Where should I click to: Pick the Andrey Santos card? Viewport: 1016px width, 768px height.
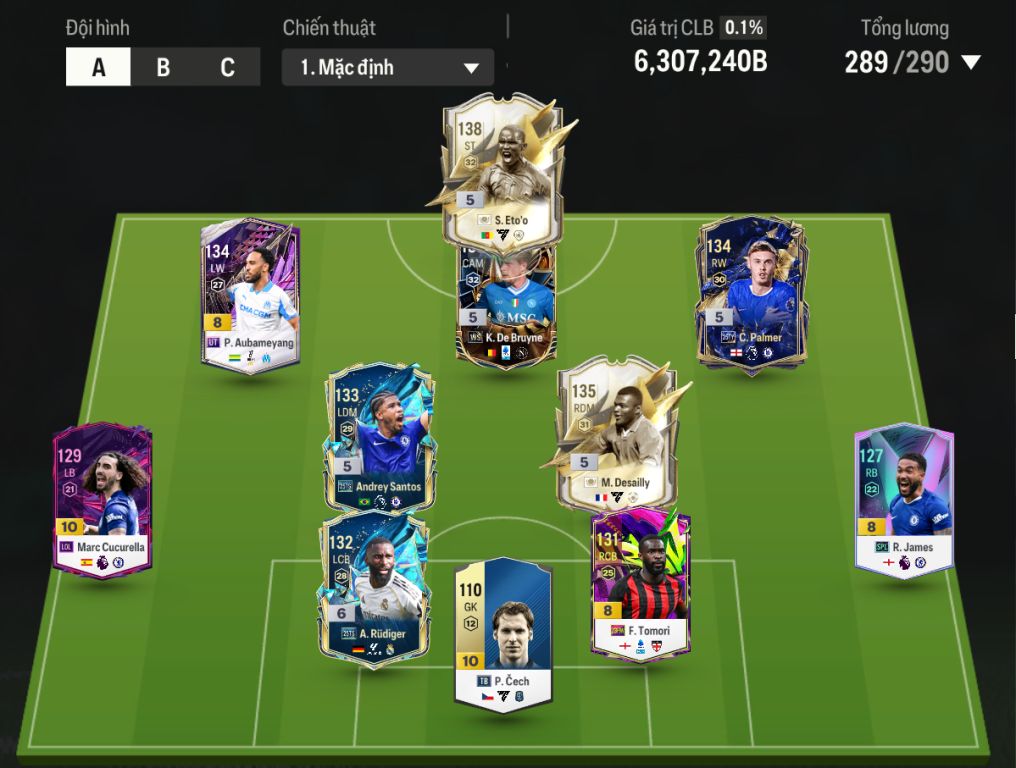[377, 440]
